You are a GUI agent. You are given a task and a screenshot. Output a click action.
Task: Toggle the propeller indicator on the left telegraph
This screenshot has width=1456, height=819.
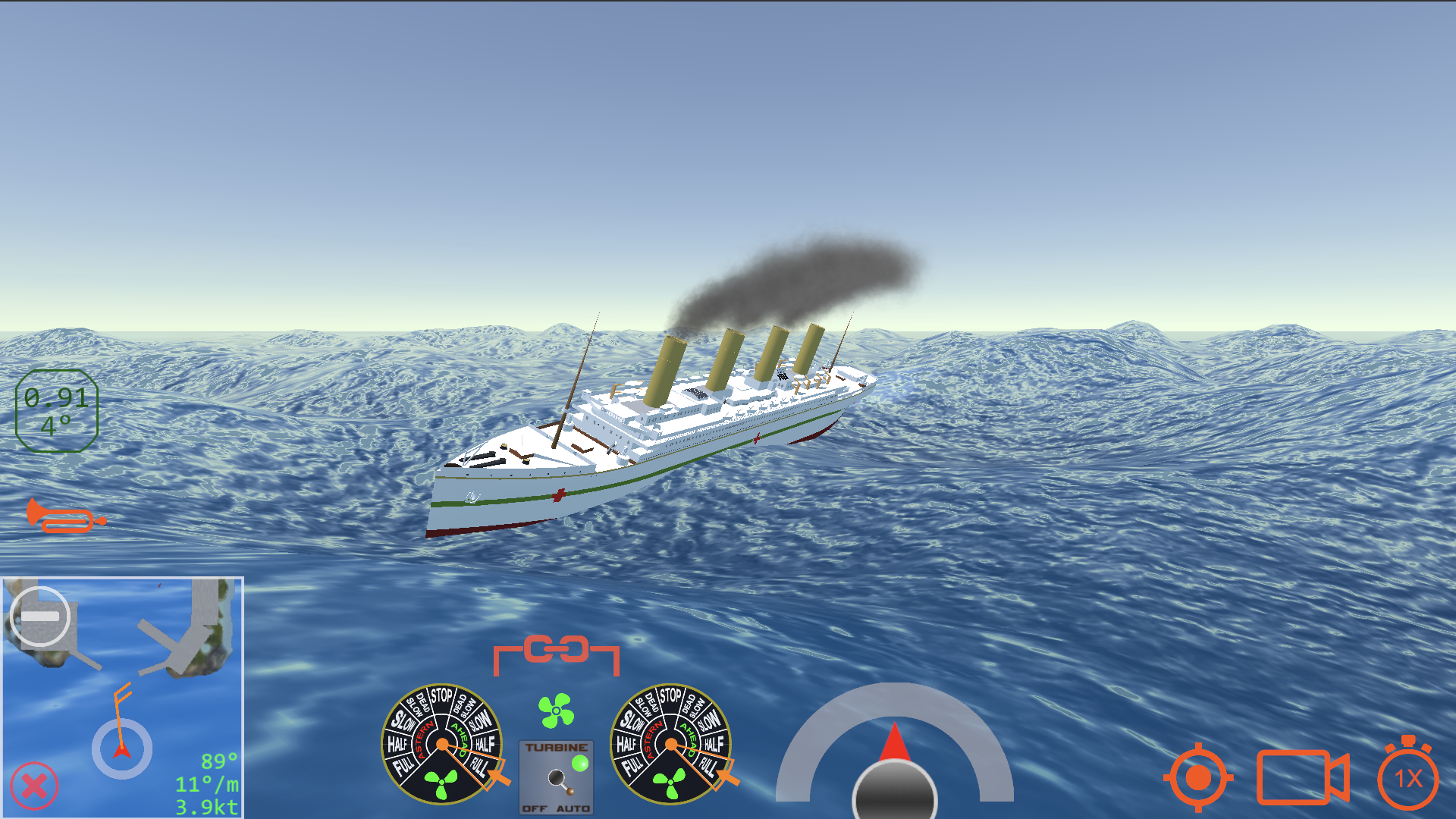(440, 783)
